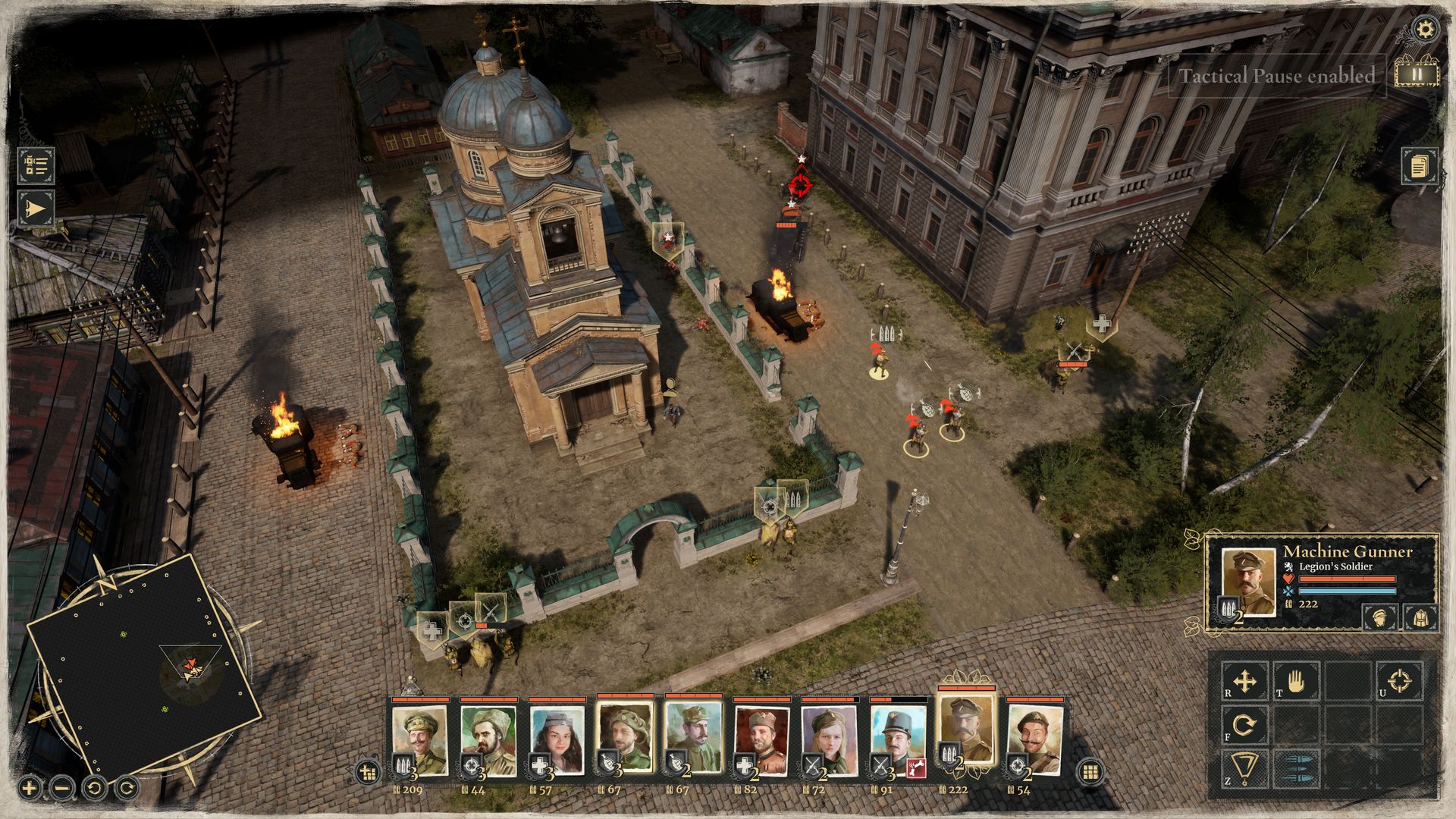Click the paper plane icon button
The width and height of the screenshot is (1456, 819).
point(36,209)
